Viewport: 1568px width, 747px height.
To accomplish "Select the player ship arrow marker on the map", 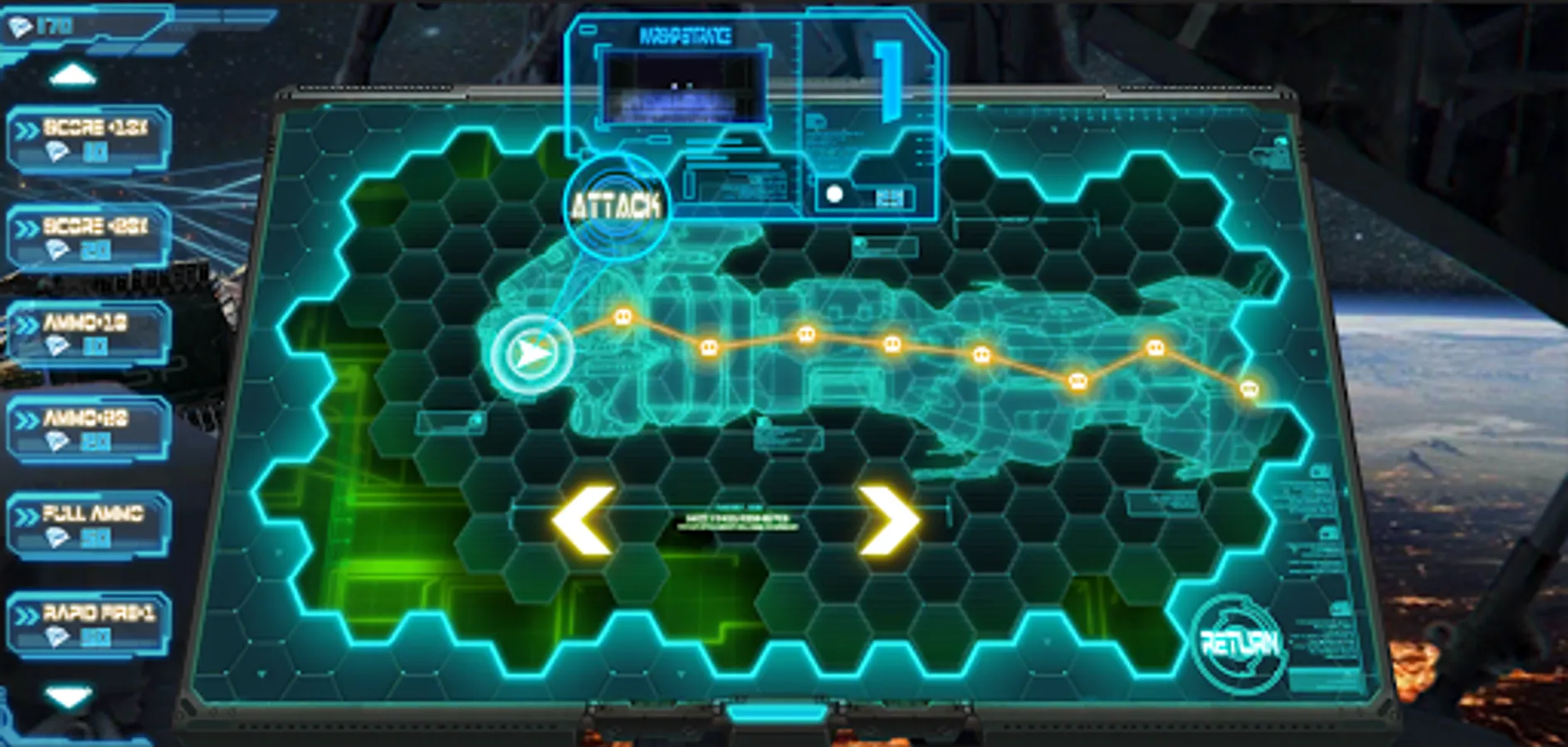I will tap(534, 352).
